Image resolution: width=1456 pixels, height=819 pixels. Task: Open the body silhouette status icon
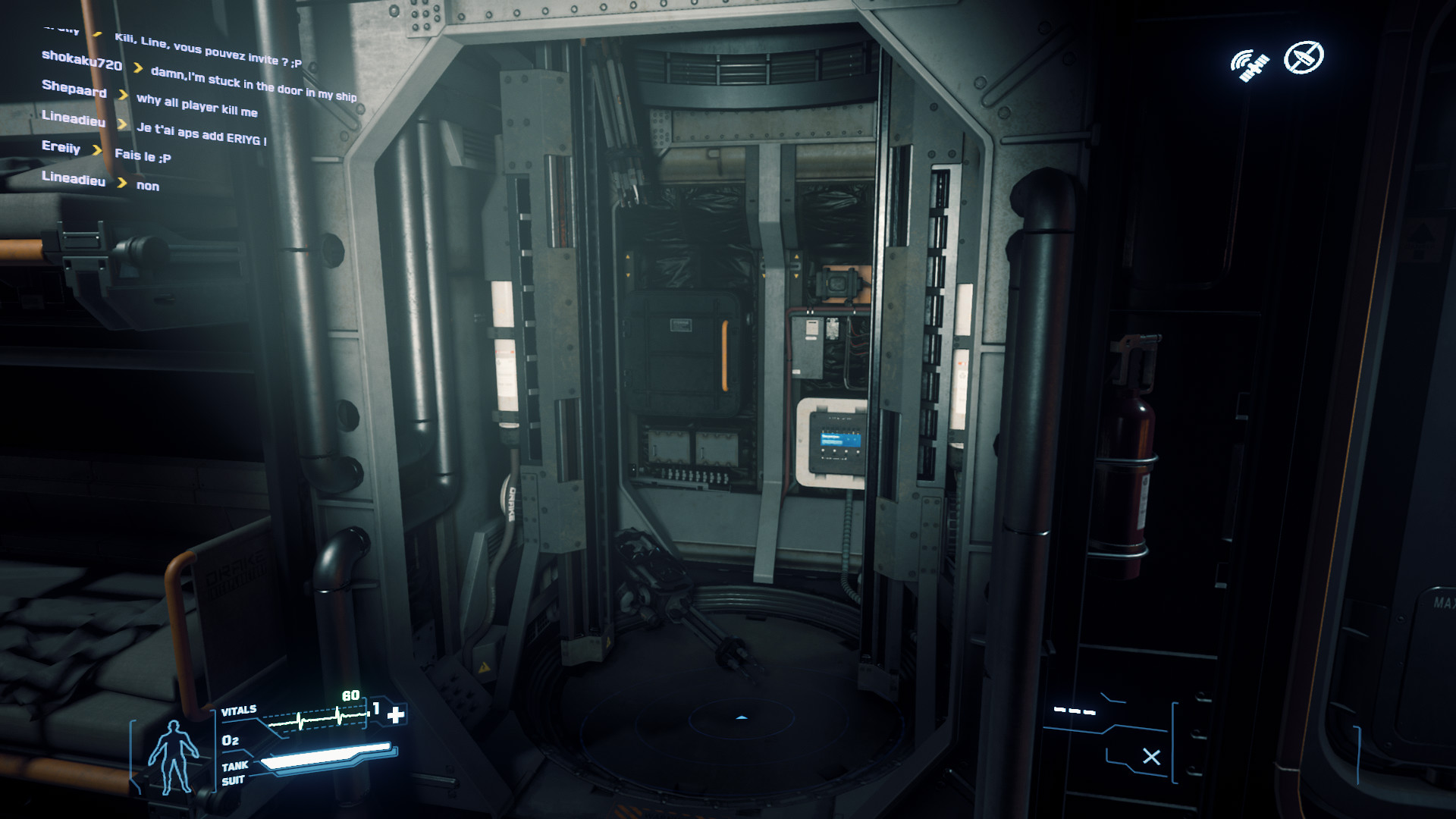tap(173, 755)
